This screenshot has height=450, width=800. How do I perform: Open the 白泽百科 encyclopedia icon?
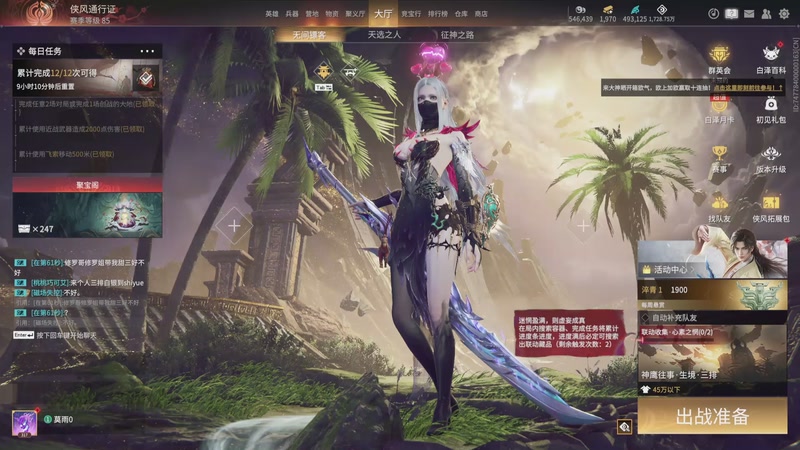pos(771,58)
